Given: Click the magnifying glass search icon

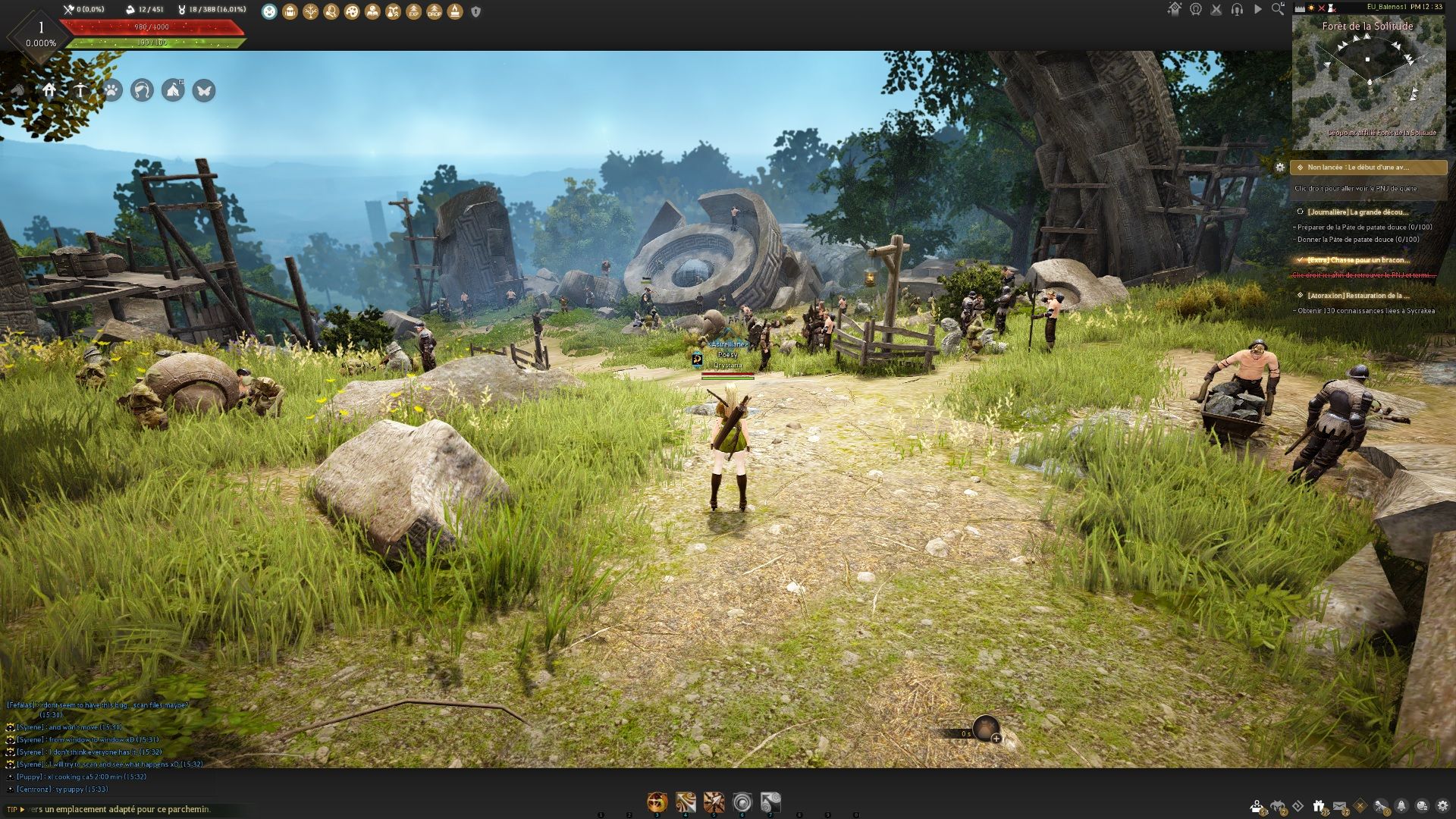Looking at the screenshot, I should click(x=1278, y=9).
